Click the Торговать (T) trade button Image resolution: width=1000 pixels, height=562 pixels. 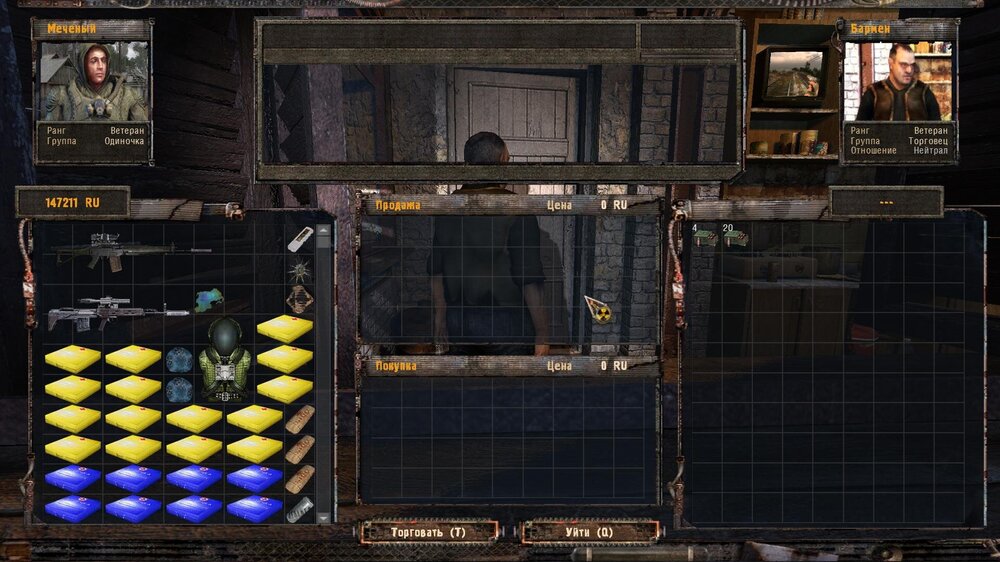coord(428,532)
